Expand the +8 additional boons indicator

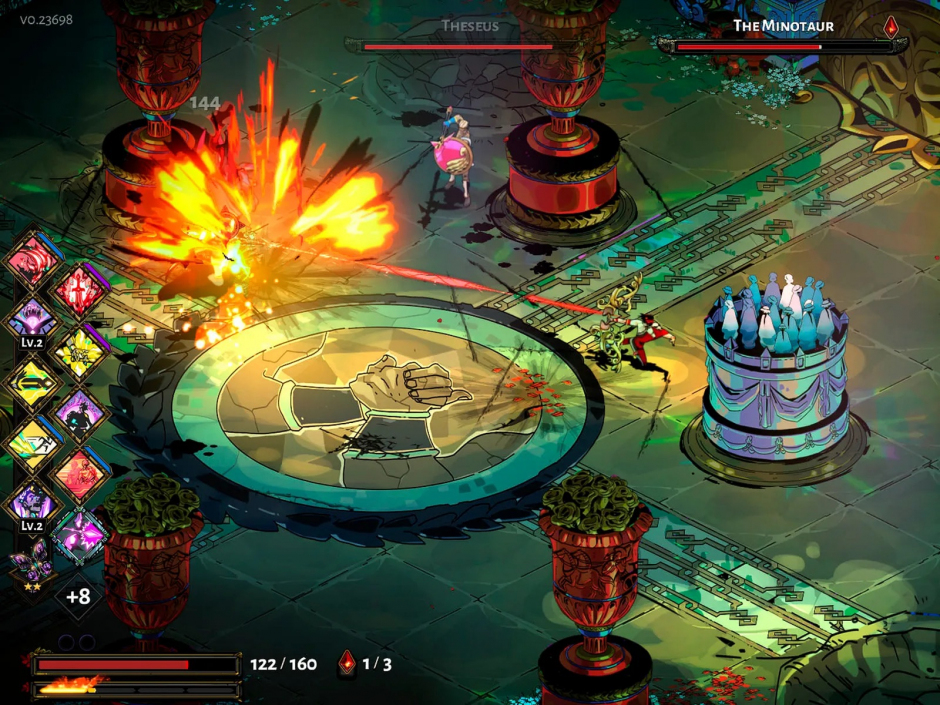click(x=79, y=597)
